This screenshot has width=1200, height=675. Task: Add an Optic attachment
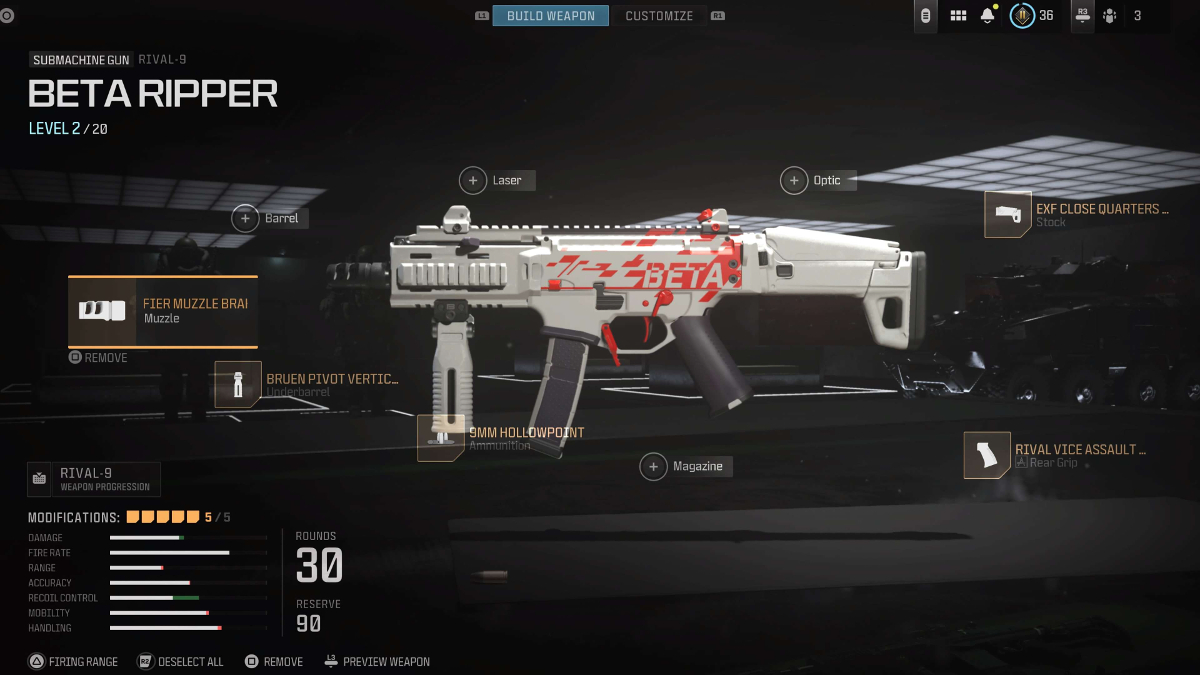coord(794,181)
